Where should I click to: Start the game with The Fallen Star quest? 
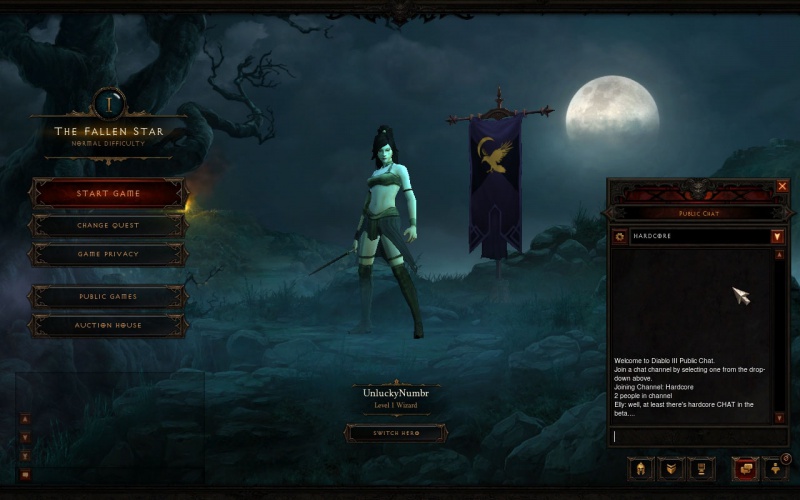tap(108, 193)
